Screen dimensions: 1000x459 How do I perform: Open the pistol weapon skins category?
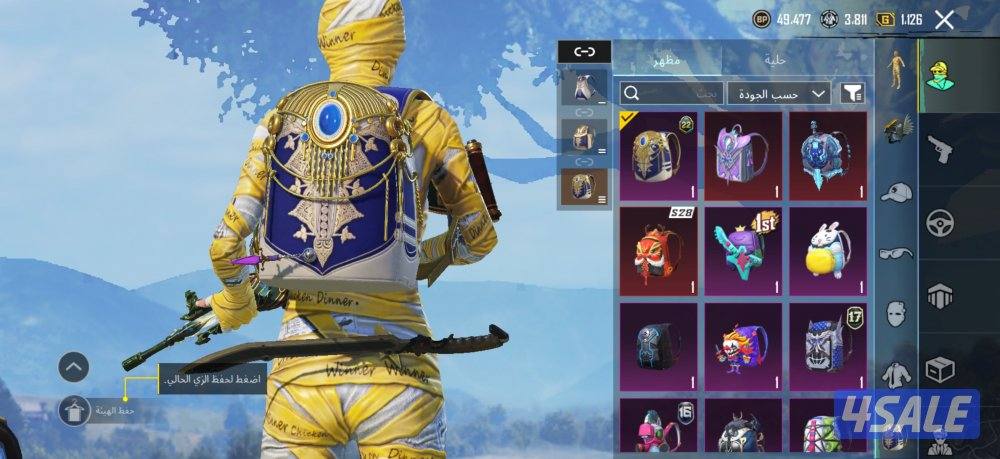[941, 149]
